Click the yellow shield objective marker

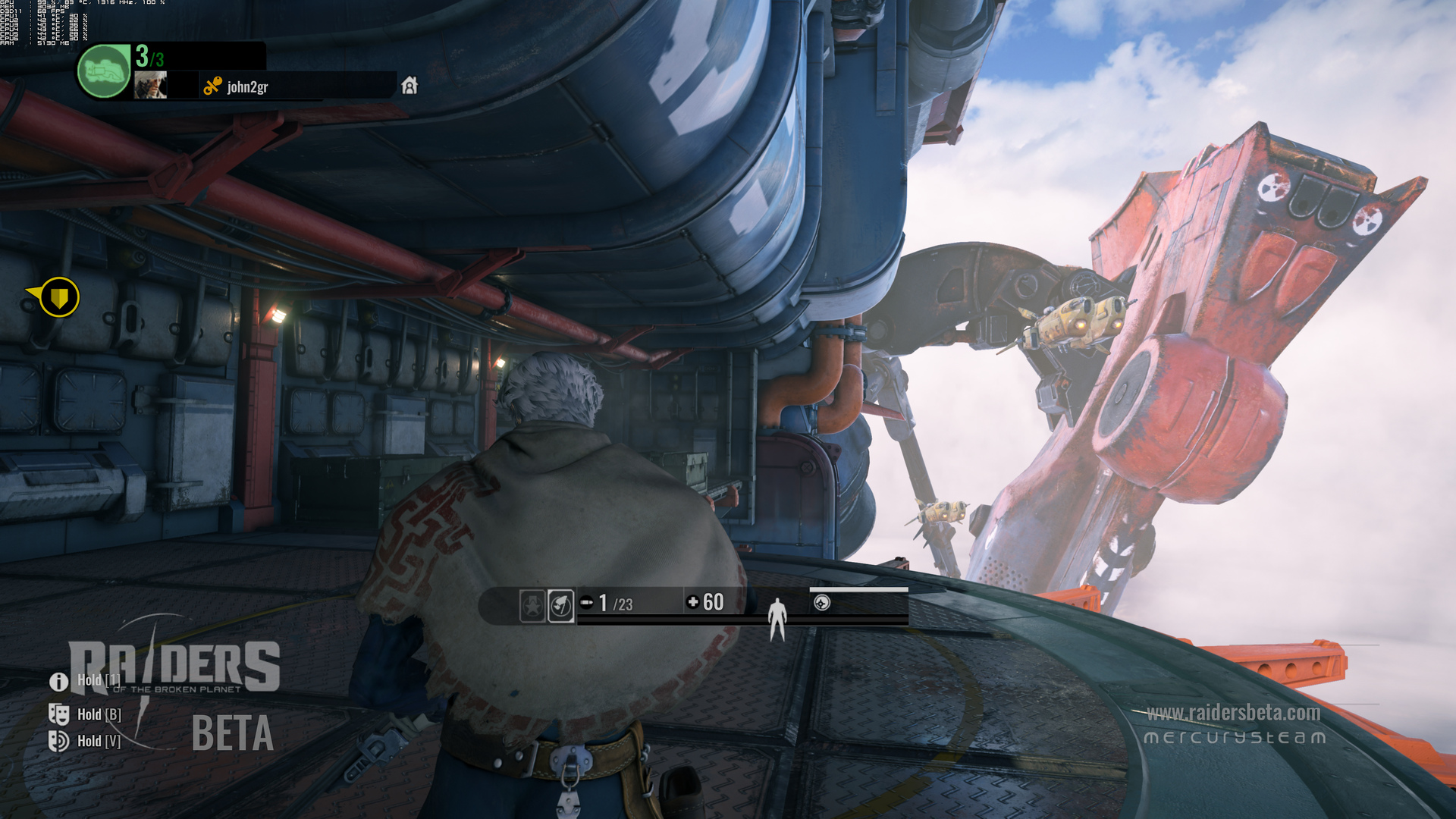(58, 297)
